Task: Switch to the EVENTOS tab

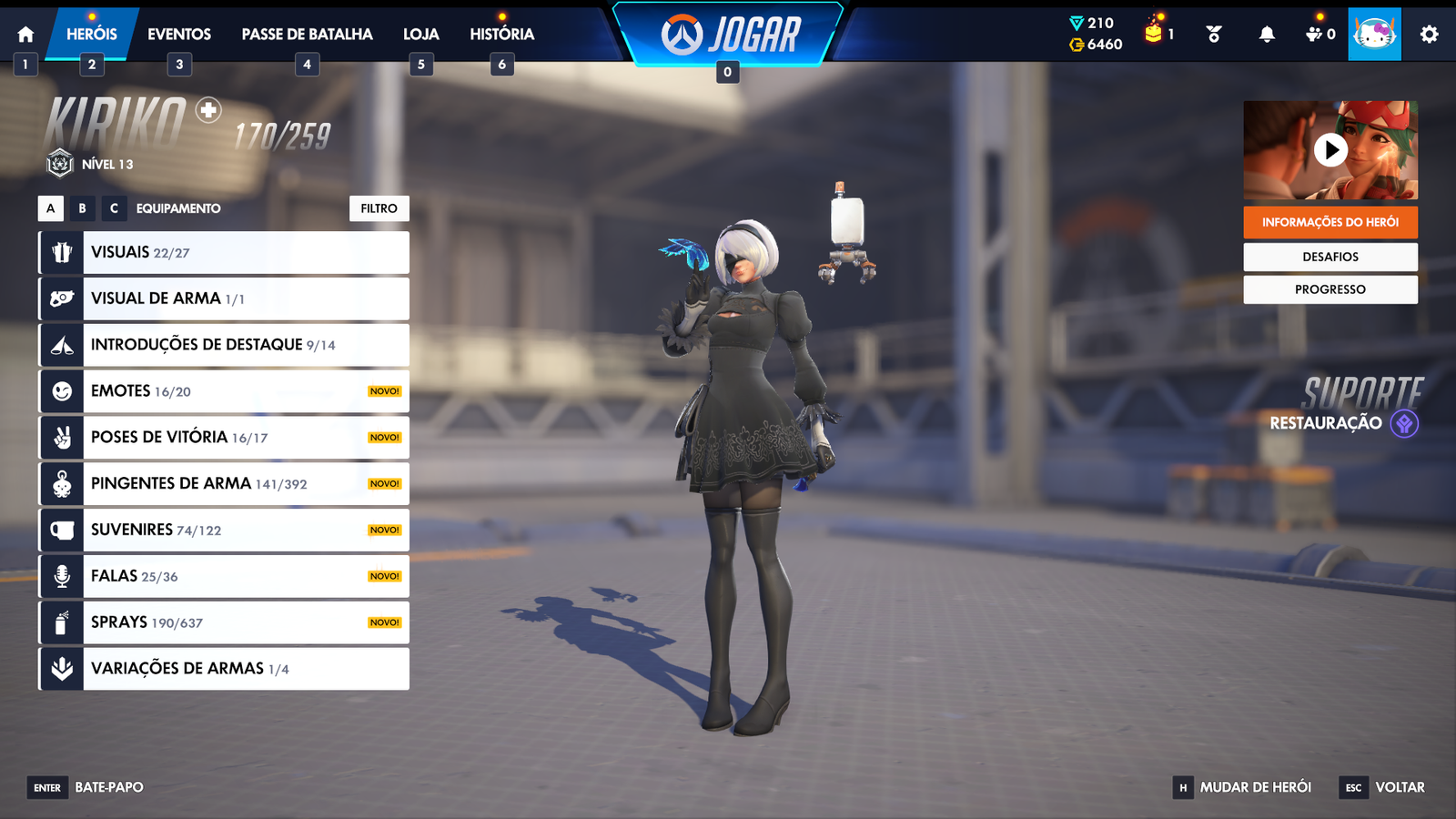Action: pyautogui.click(x=178, y=34)
